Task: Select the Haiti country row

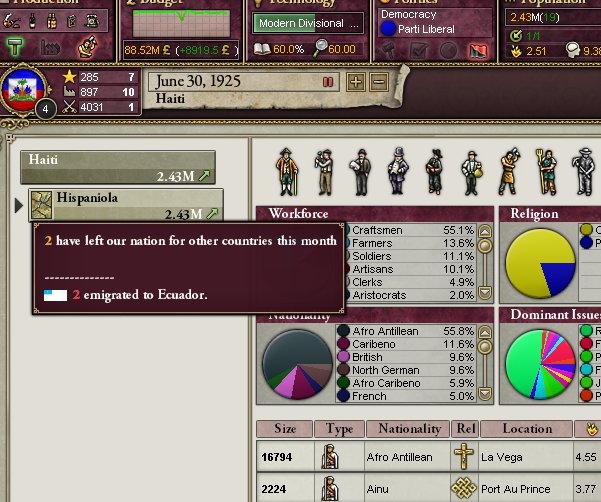Action: point(117,167)
